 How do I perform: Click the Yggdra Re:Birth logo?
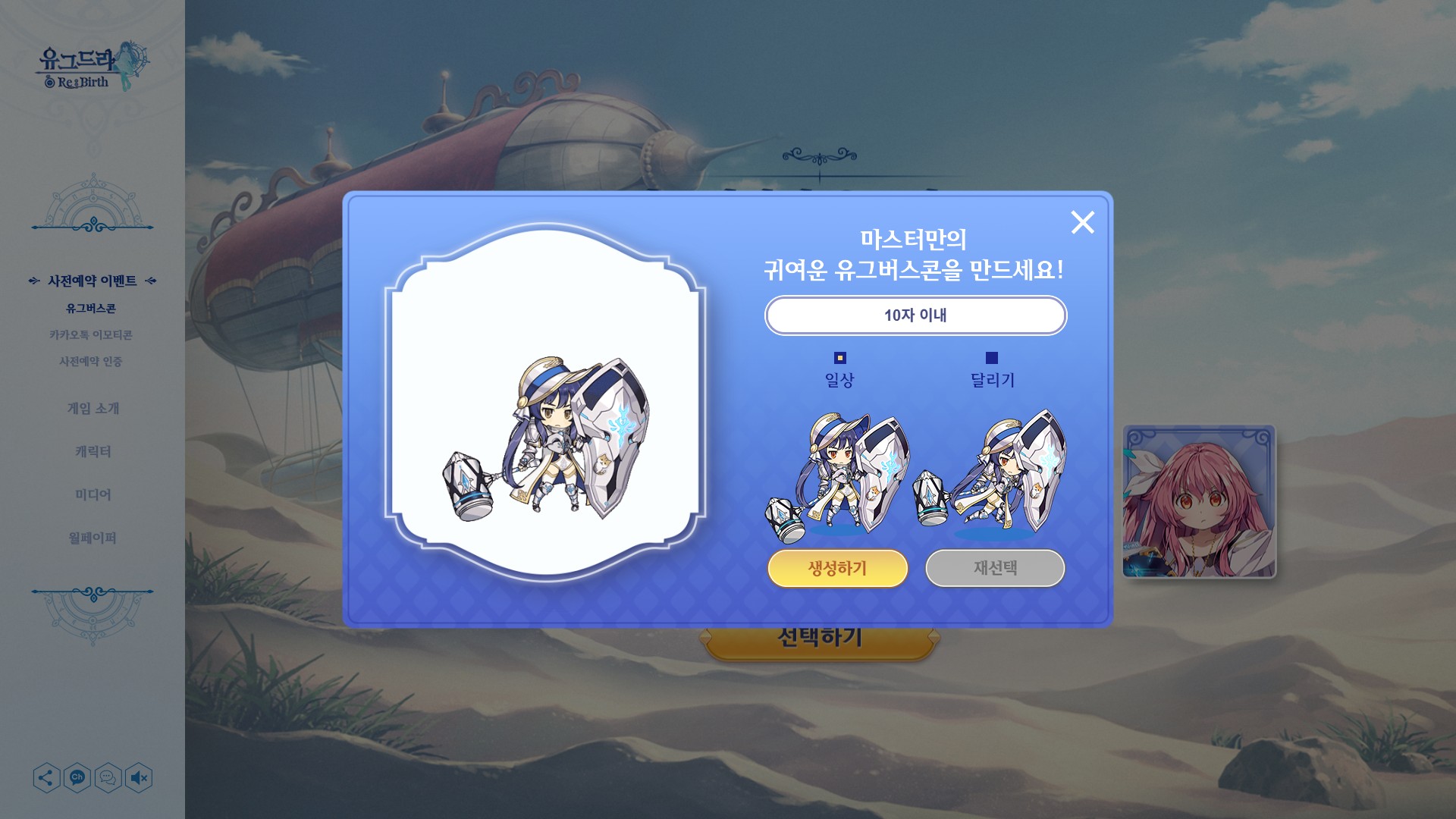pyautogui.click(x=93, y=67)
